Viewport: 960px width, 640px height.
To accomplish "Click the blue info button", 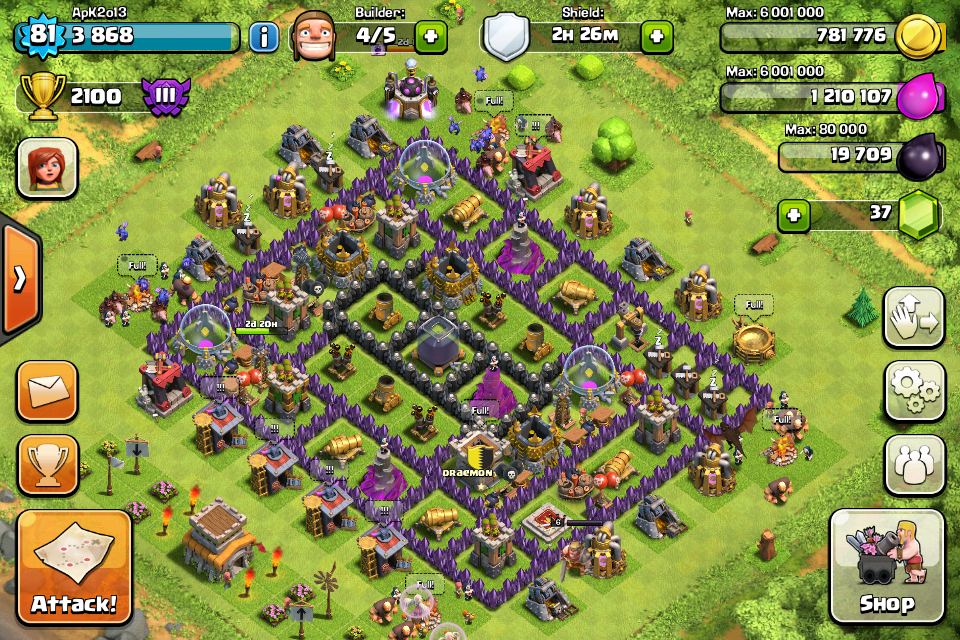I will click(x=264, y=38).
